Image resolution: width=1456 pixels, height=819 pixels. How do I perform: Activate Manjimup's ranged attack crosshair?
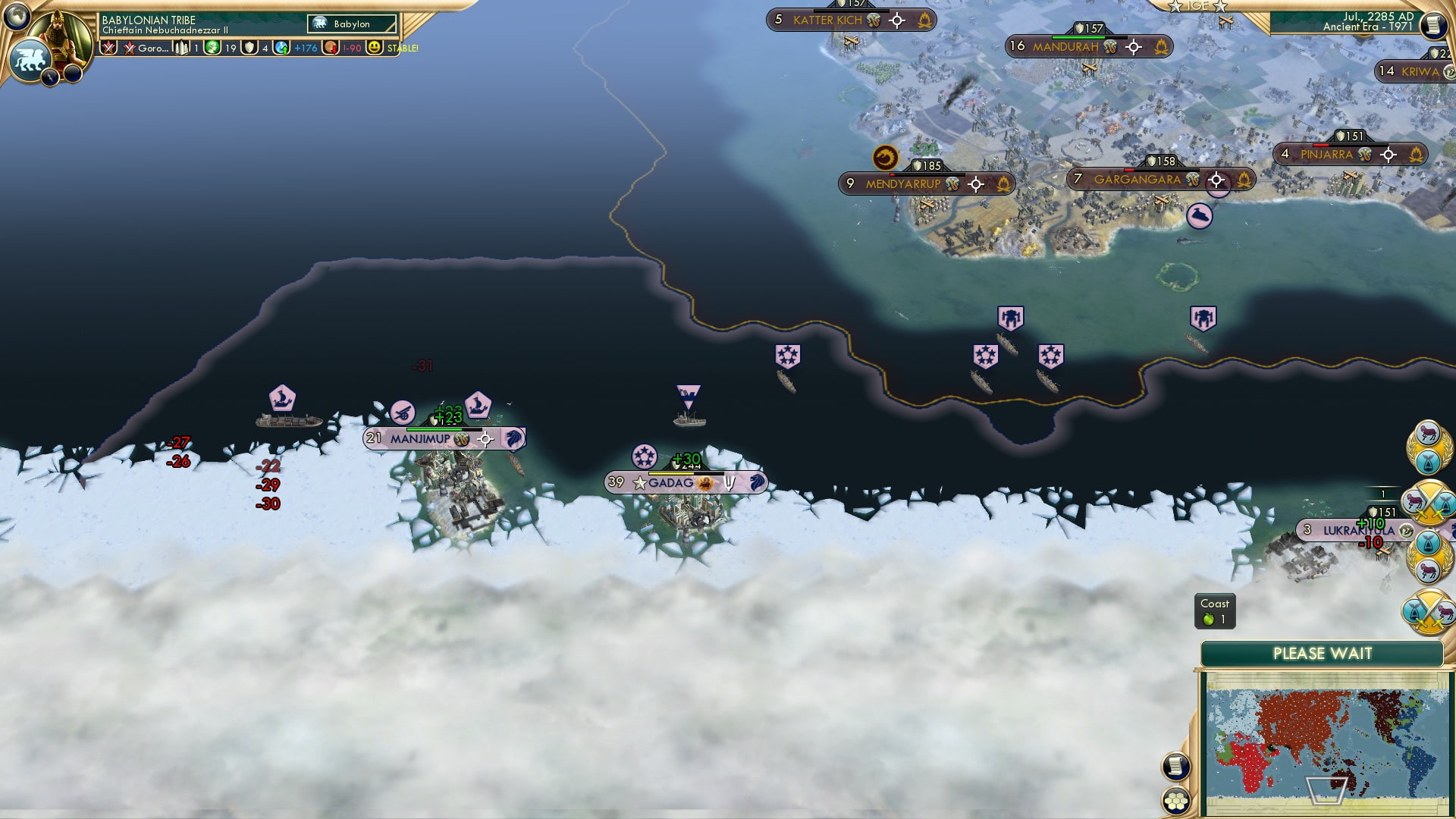[x=485, y=438]
